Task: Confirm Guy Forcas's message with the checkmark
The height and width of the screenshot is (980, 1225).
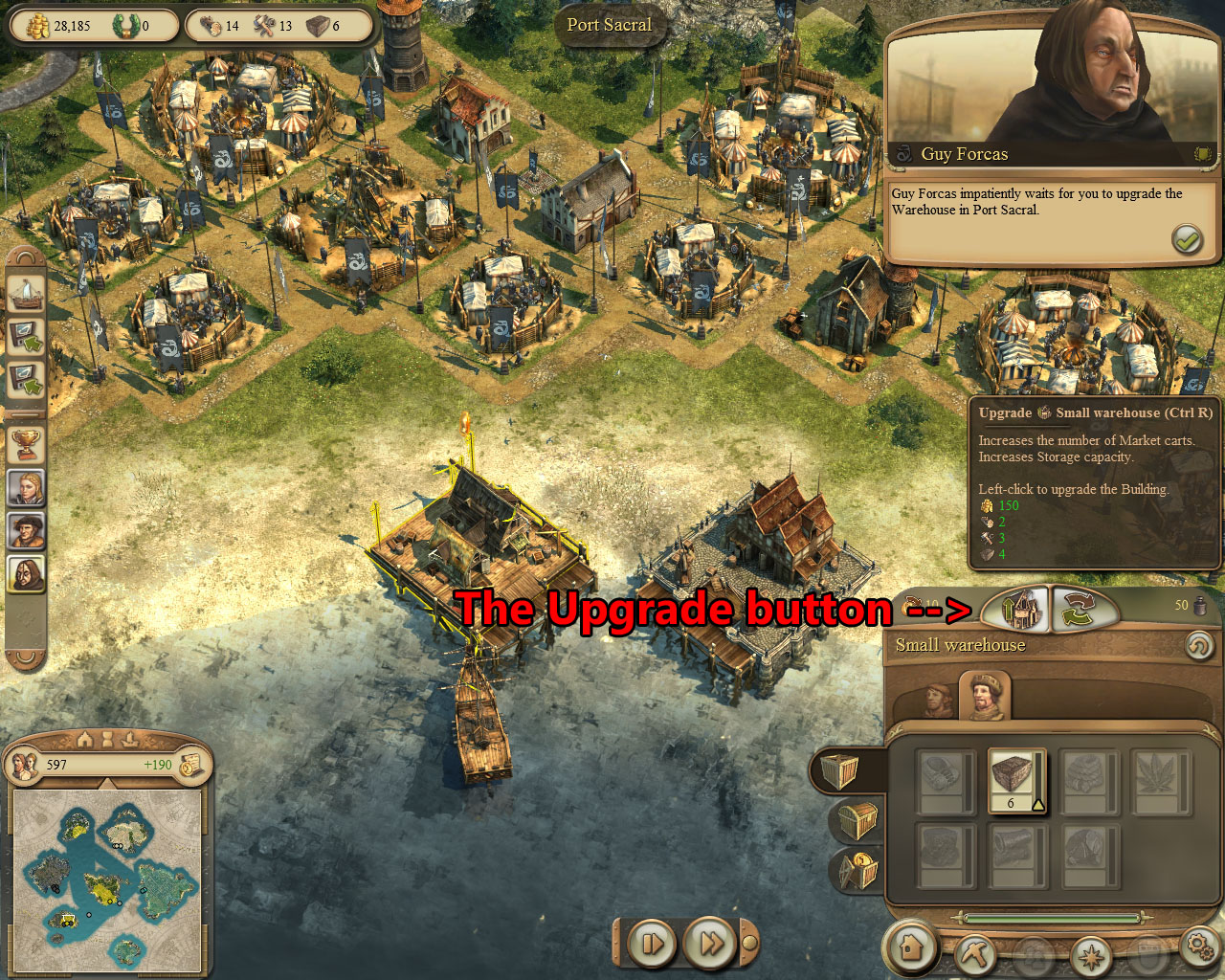Action: coord(1187,239)
